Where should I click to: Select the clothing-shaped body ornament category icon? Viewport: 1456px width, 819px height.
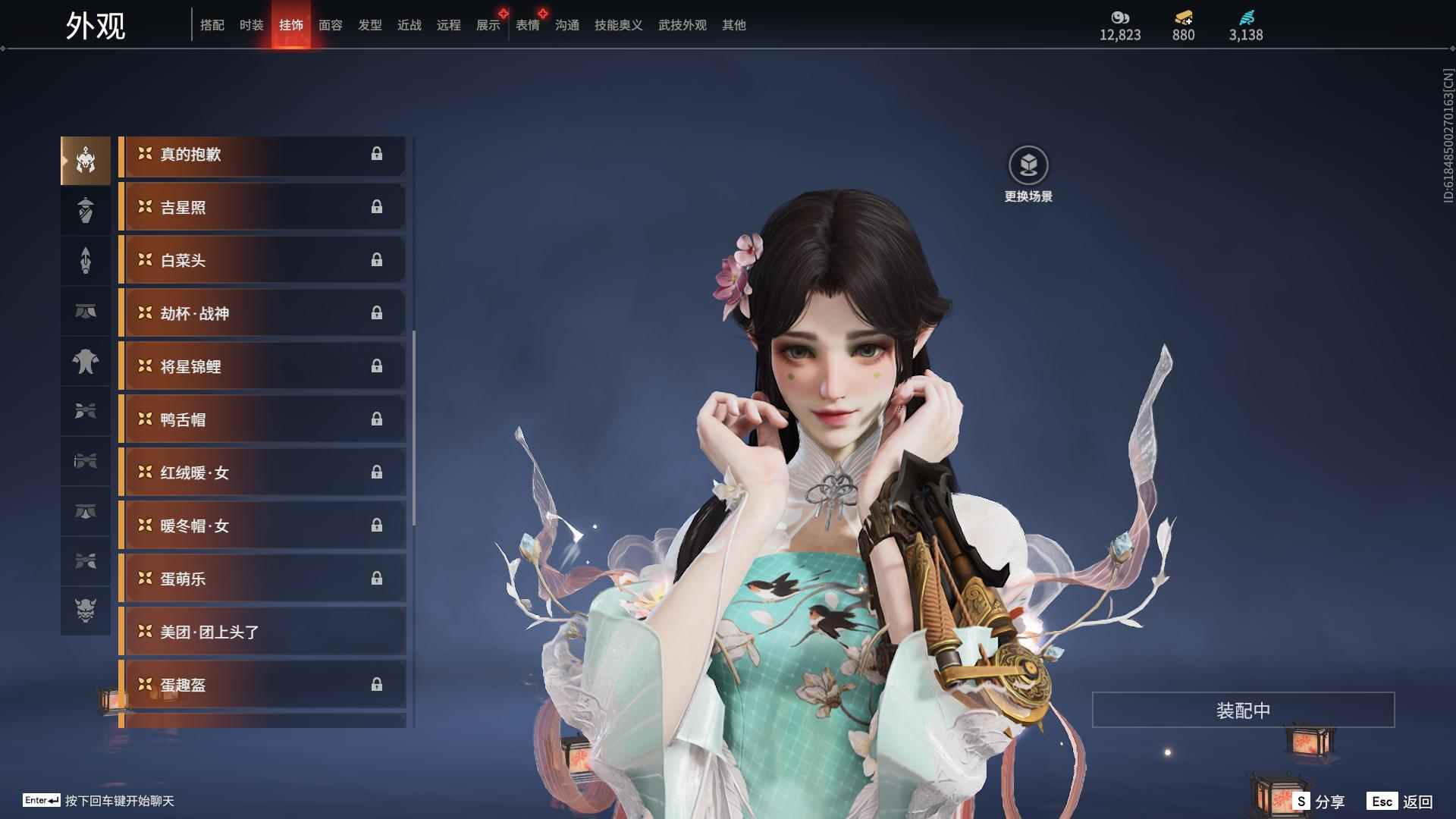86,362
